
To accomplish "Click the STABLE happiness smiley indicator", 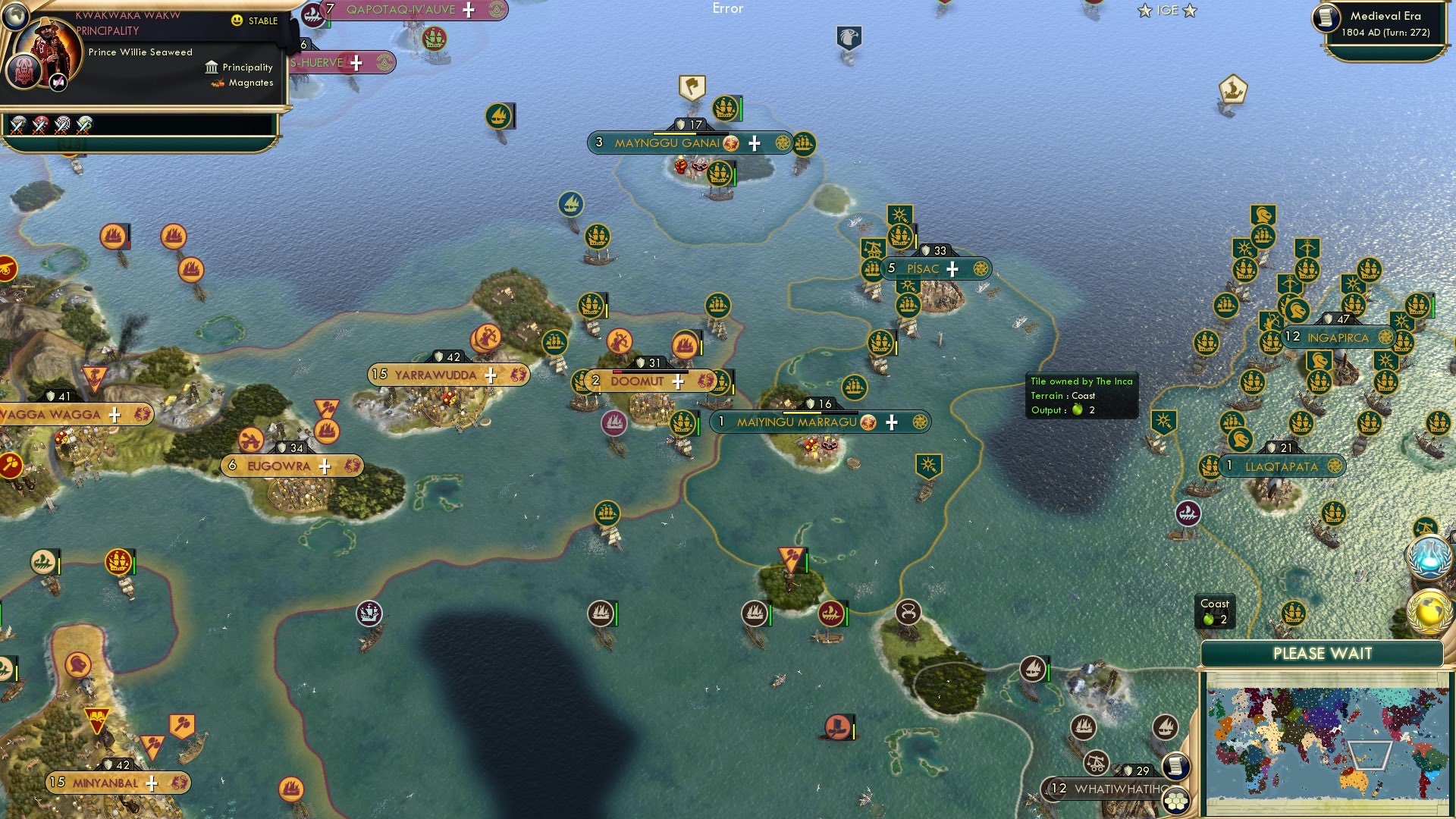I will (238, 21).
